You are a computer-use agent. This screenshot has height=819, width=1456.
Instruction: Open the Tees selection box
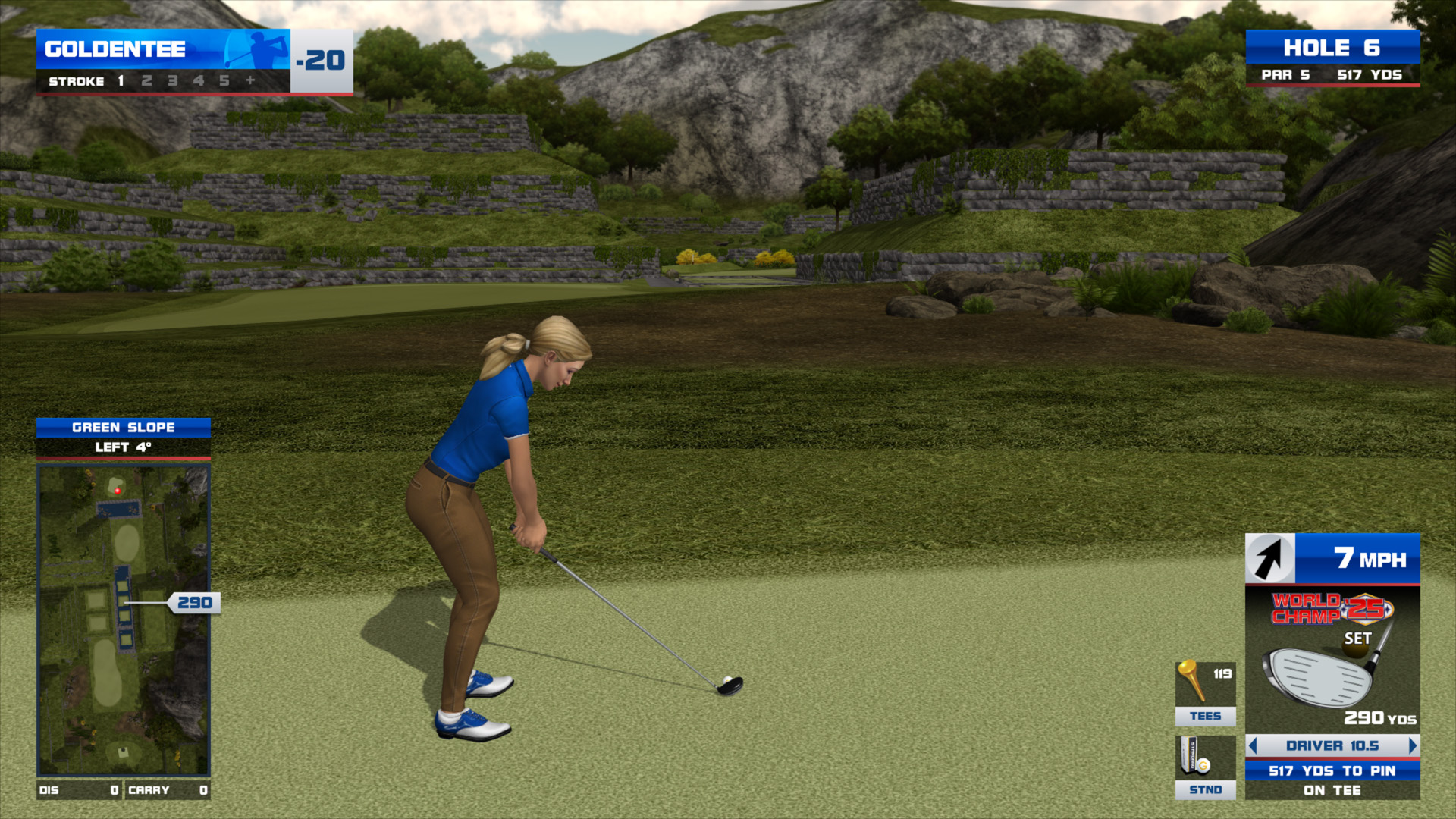[1205, 693]
